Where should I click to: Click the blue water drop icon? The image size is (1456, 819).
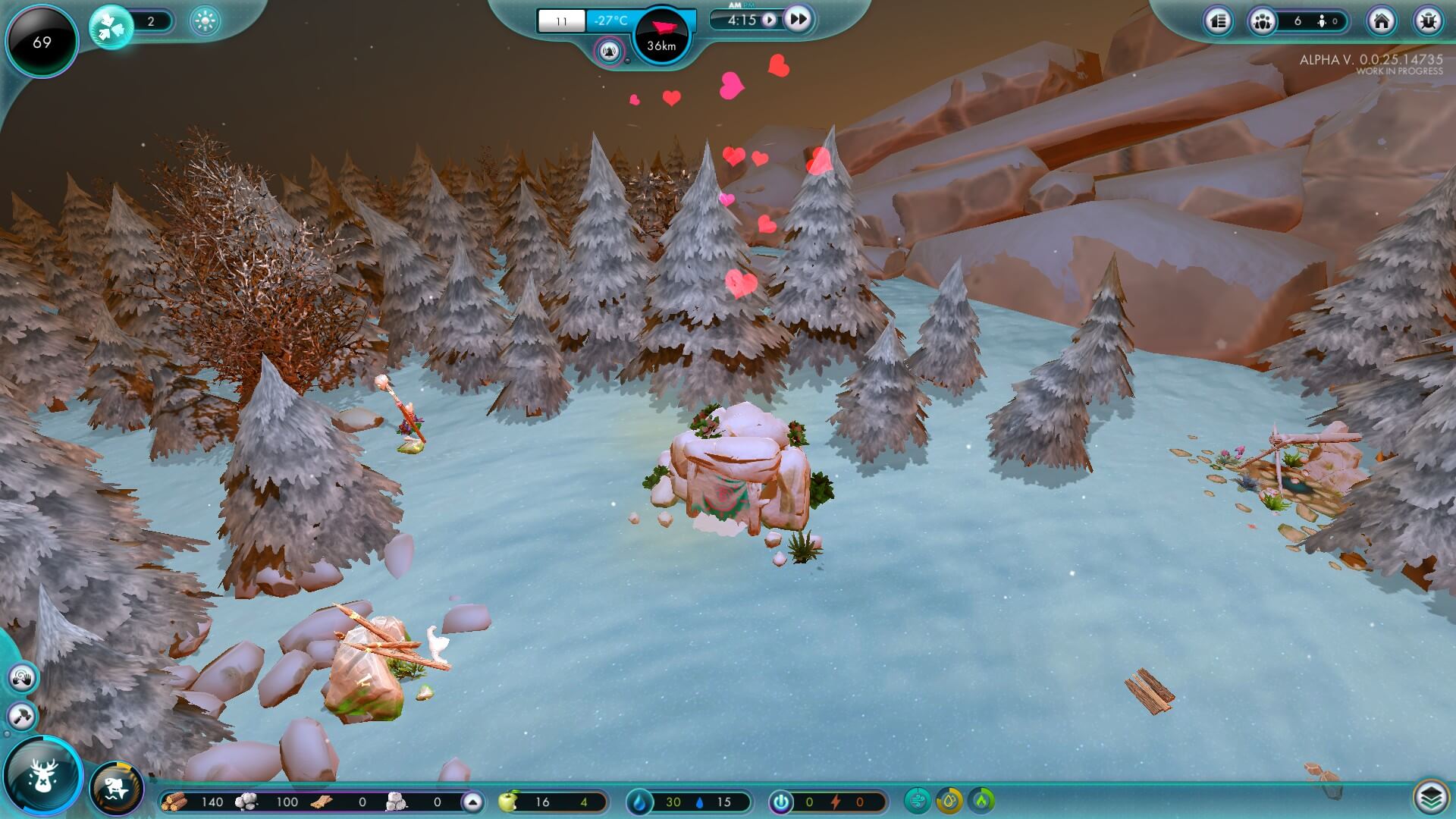pos(640,802)
